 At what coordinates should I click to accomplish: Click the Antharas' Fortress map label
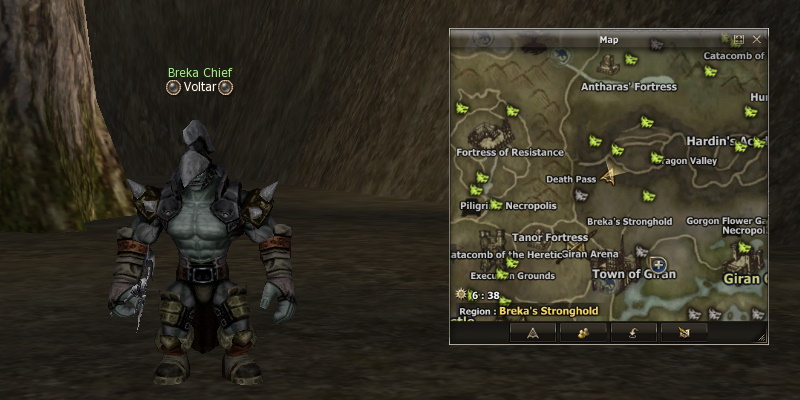[629, 87]
